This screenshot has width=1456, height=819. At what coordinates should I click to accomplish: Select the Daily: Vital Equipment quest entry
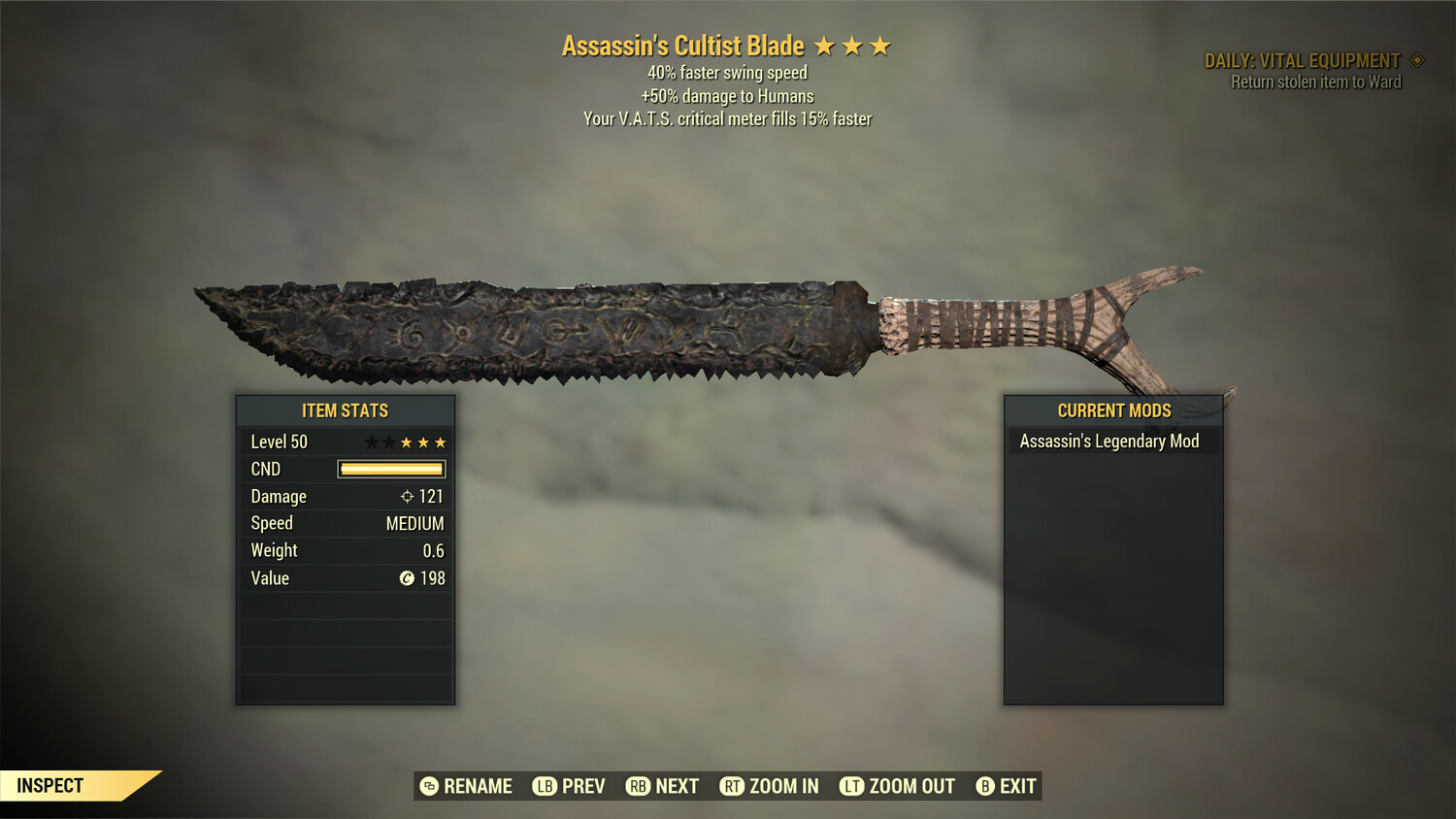(x=1301, y=59)
